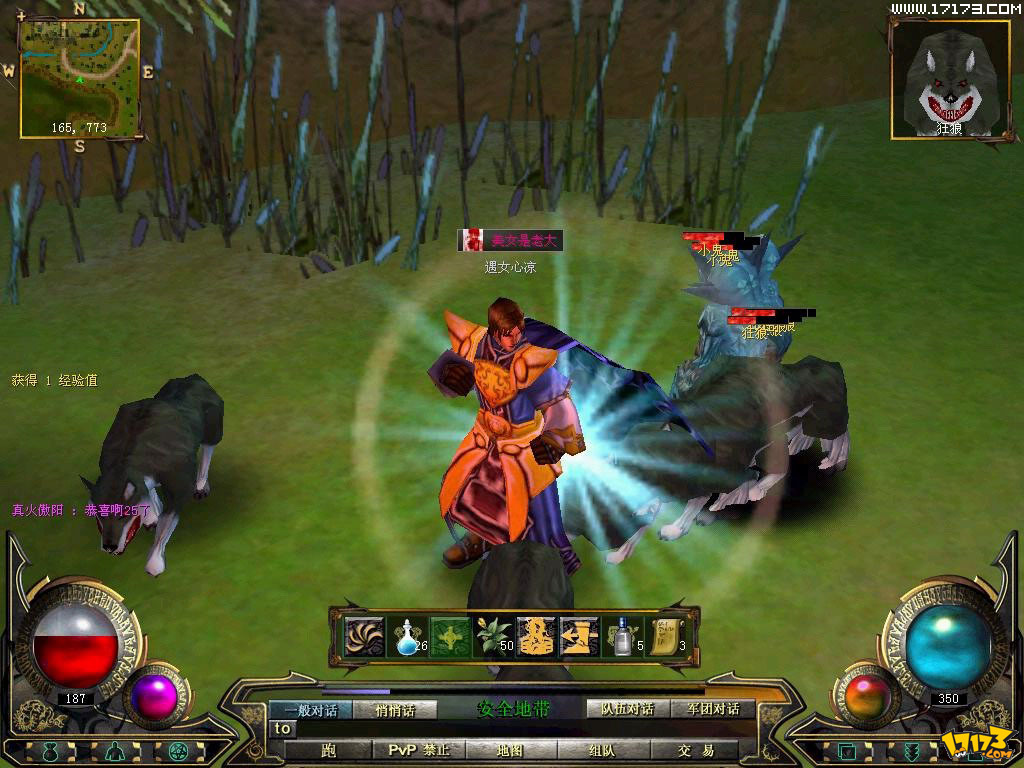Image resolution: width=1024 pixels, height=768 pixels.
Task: Use the white bottle item with 5
Action: 621,636
